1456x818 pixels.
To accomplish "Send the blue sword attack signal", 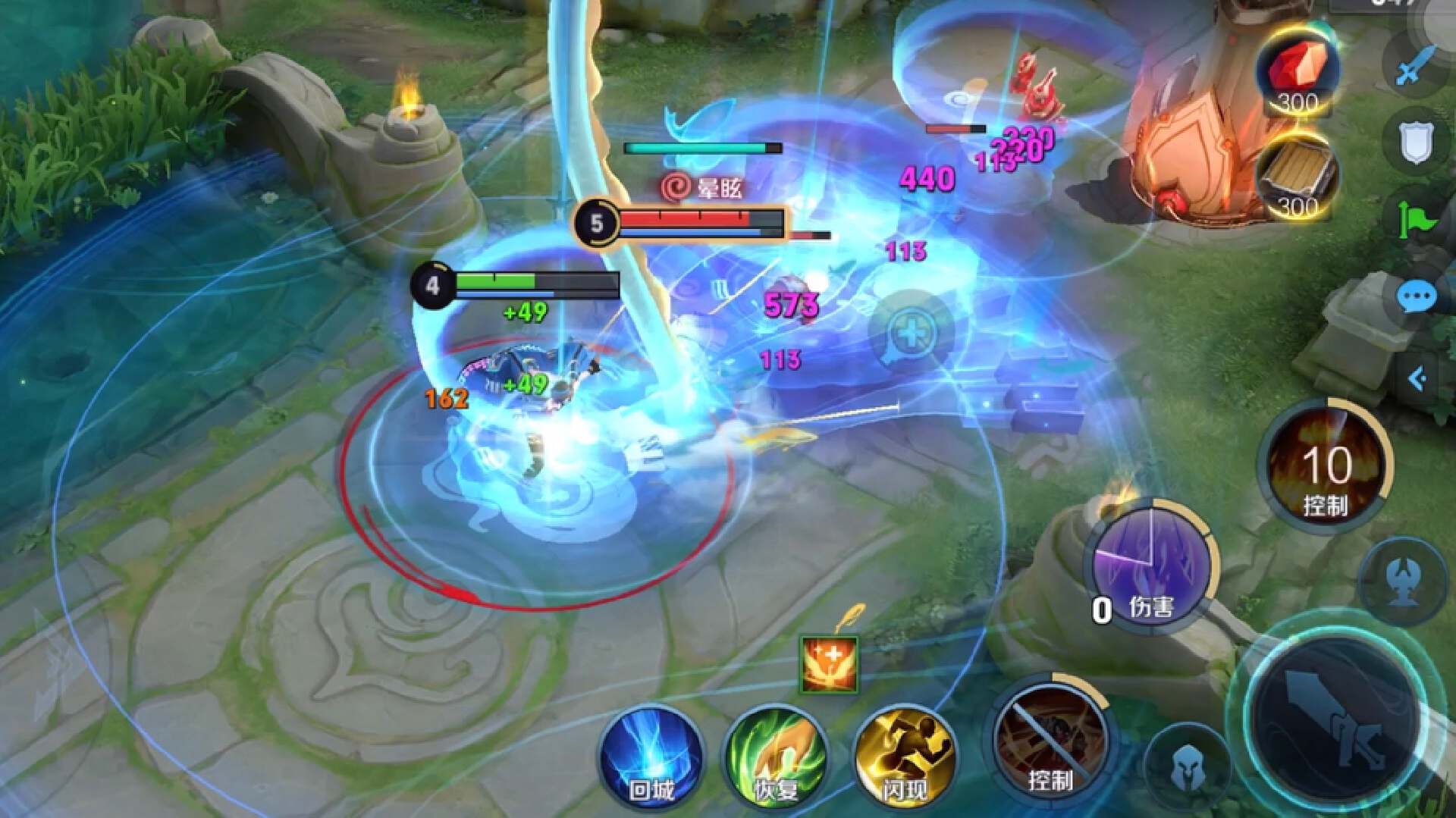I will 1417,67.
